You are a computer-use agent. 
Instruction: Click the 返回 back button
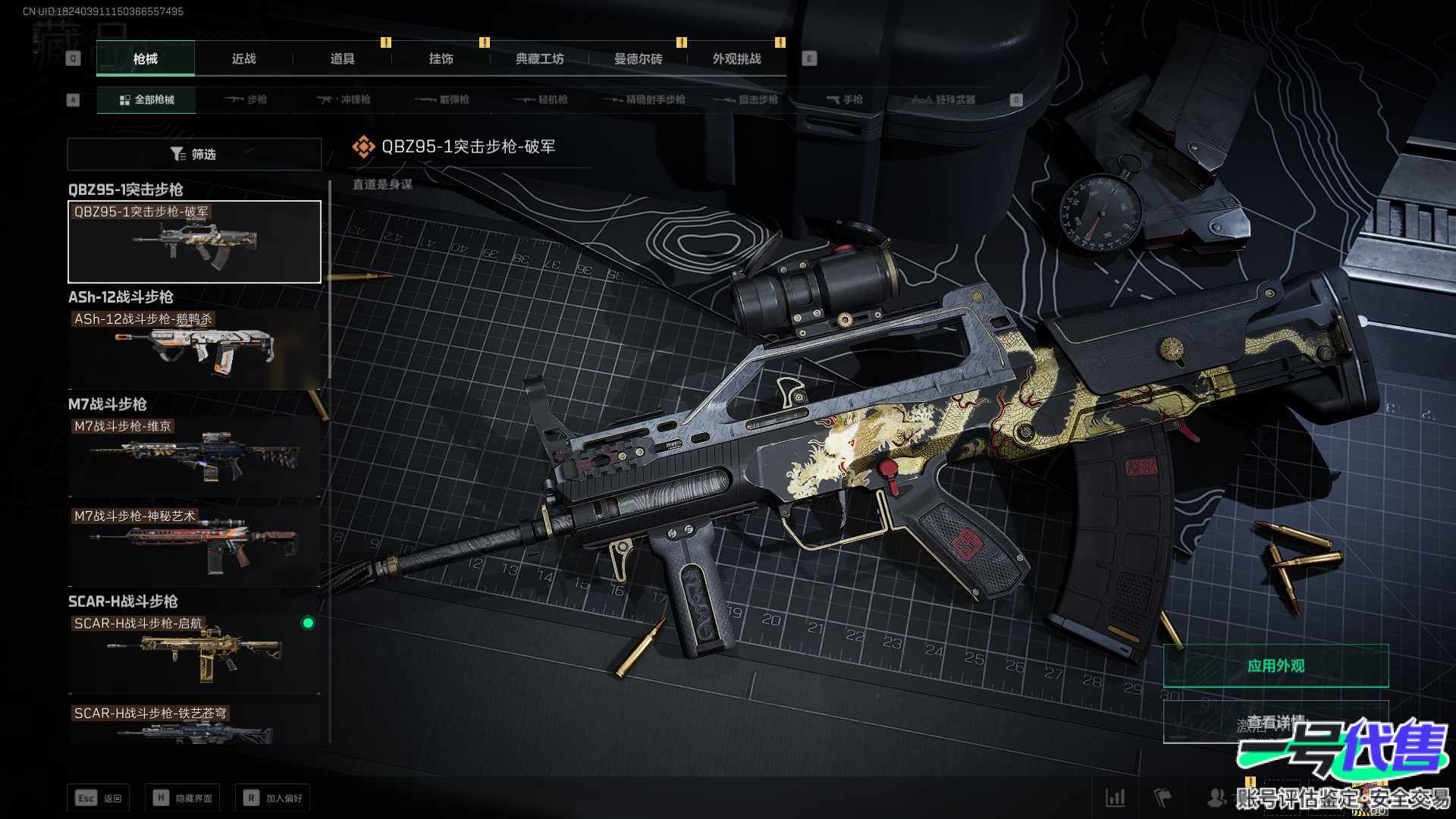pyautogui.click(x=99, y=798)
